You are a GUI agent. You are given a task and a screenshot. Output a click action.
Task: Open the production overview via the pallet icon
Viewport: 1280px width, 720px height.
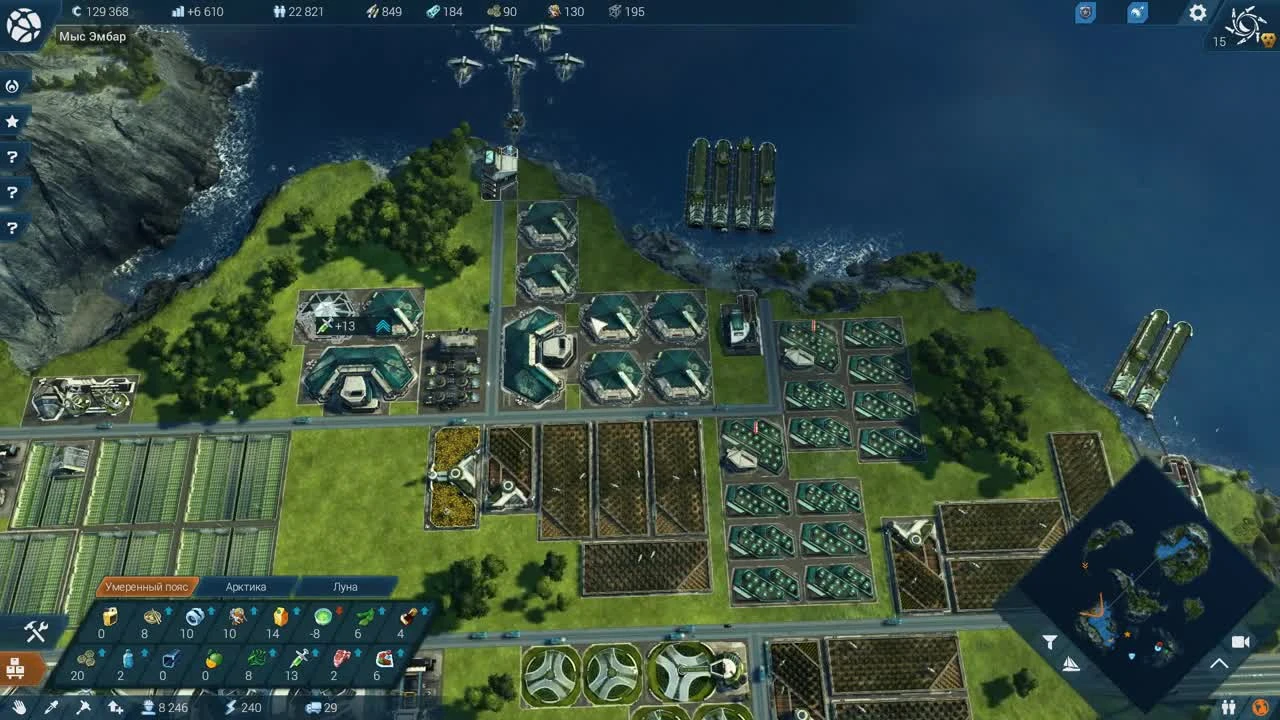[x=15, y=666]
